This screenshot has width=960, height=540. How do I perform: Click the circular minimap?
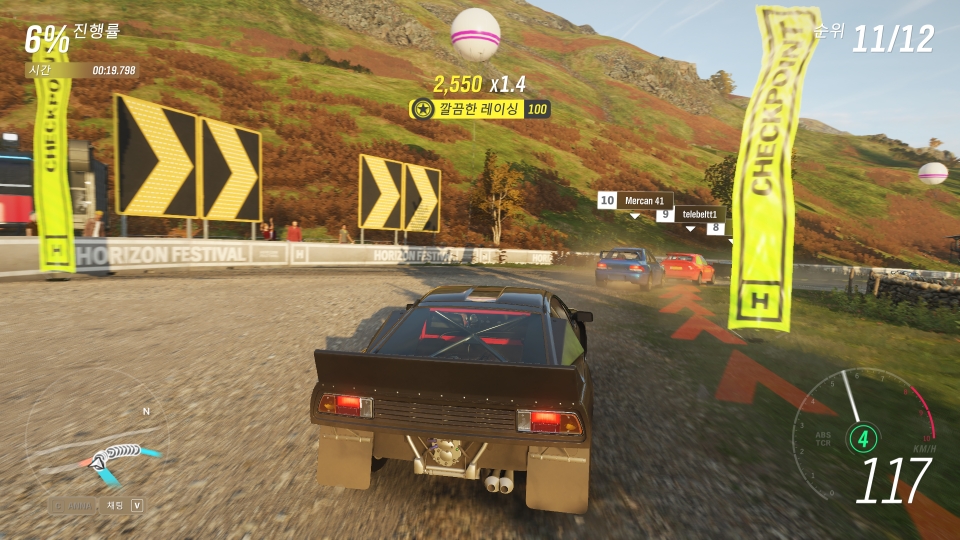(x=97, y=440)
